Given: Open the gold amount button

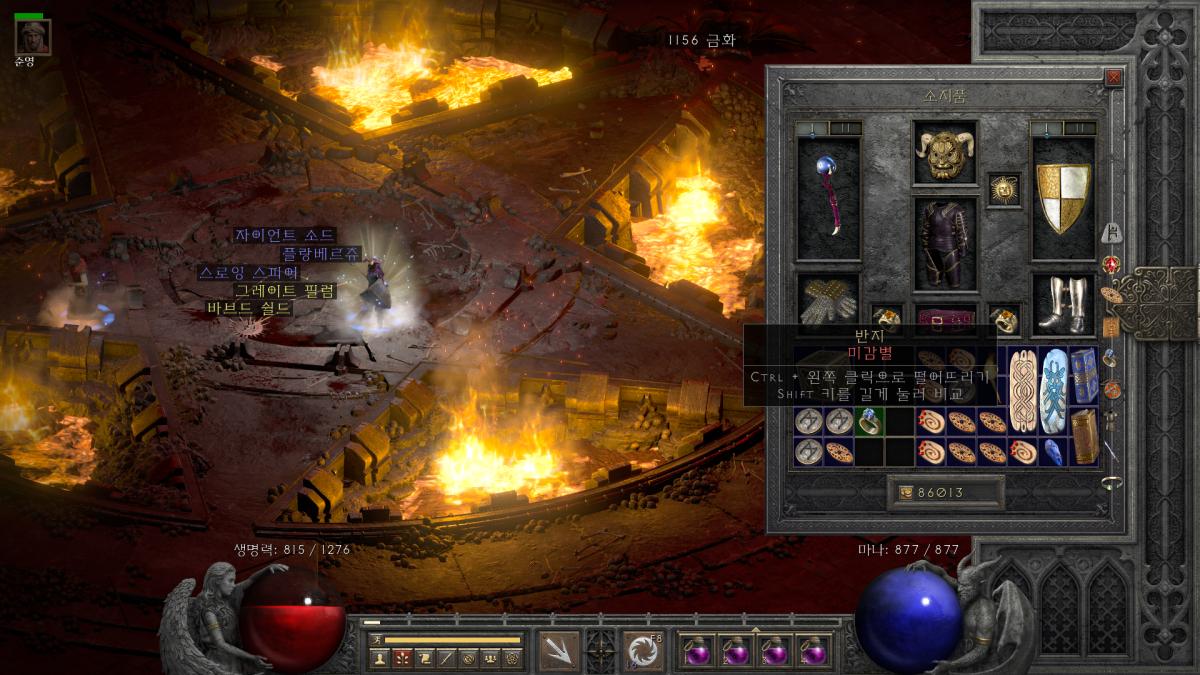Looking at the screenshot, I should pos(945,492).
